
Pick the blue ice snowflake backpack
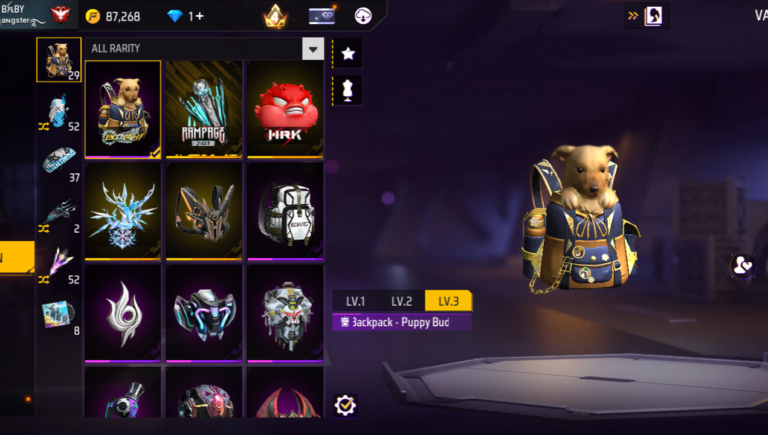(x=123, y=210)
